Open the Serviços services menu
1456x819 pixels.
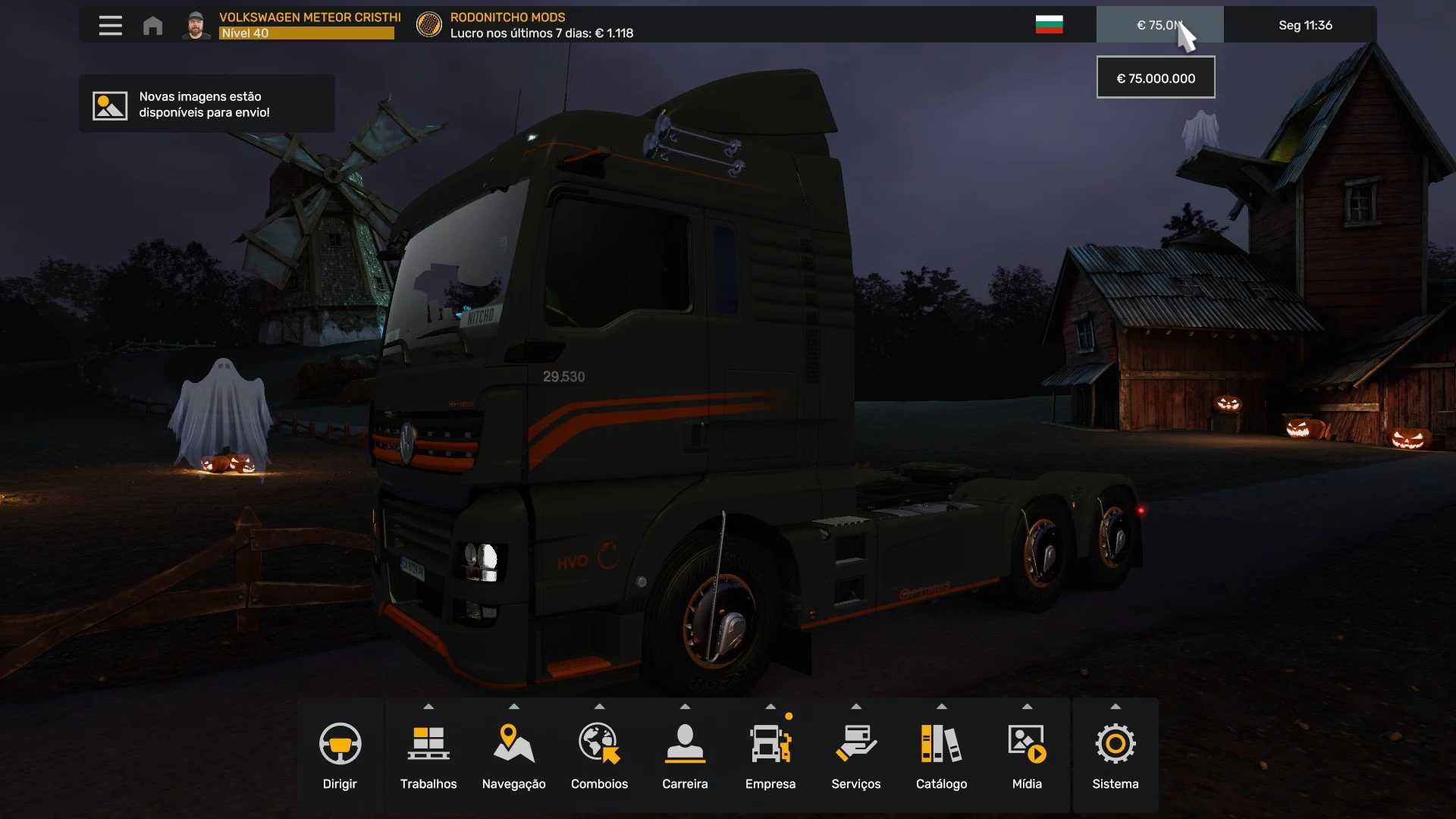pos(855,755)
